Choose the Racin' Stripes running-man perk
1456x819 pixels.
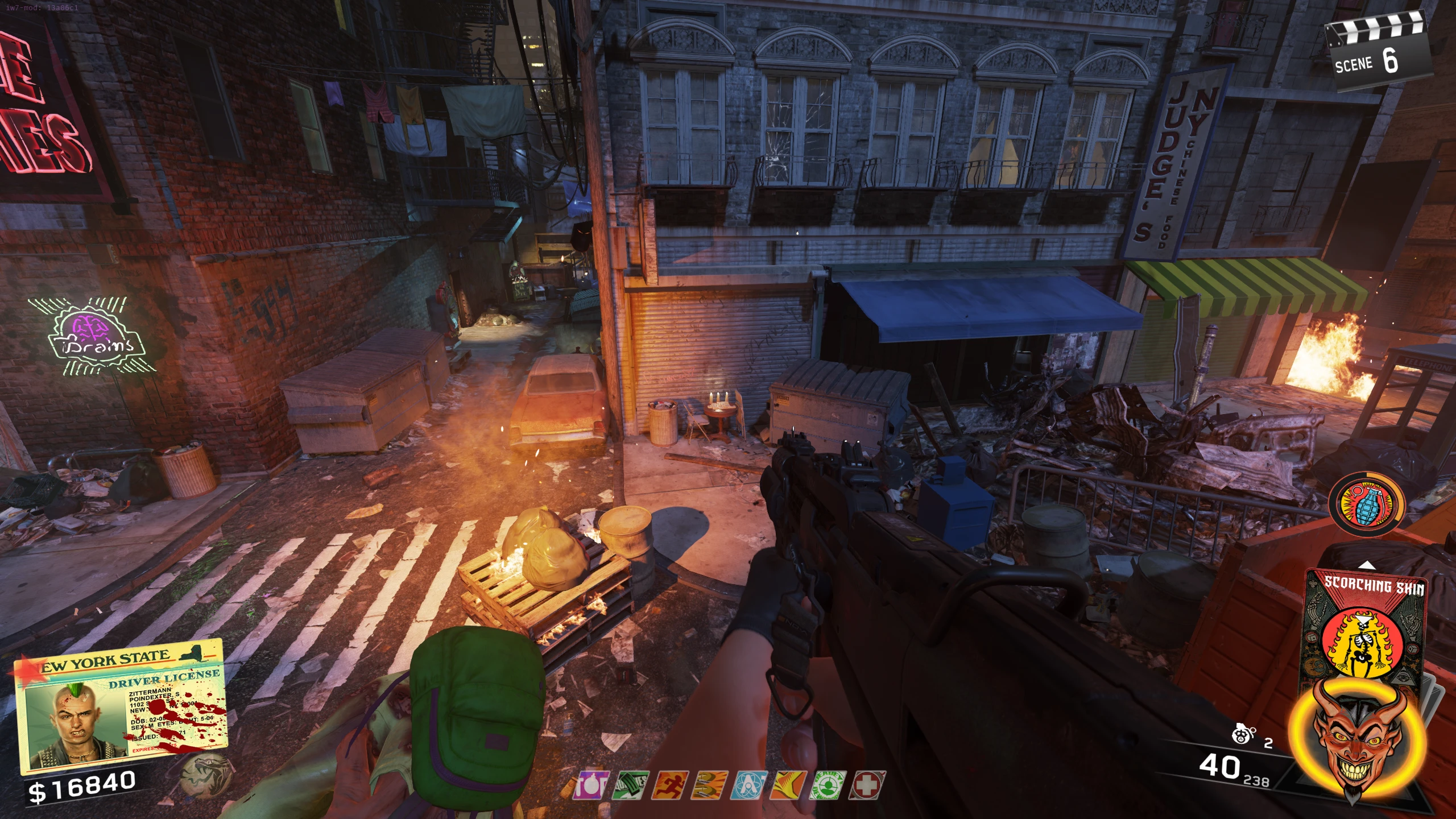point(669,786)
